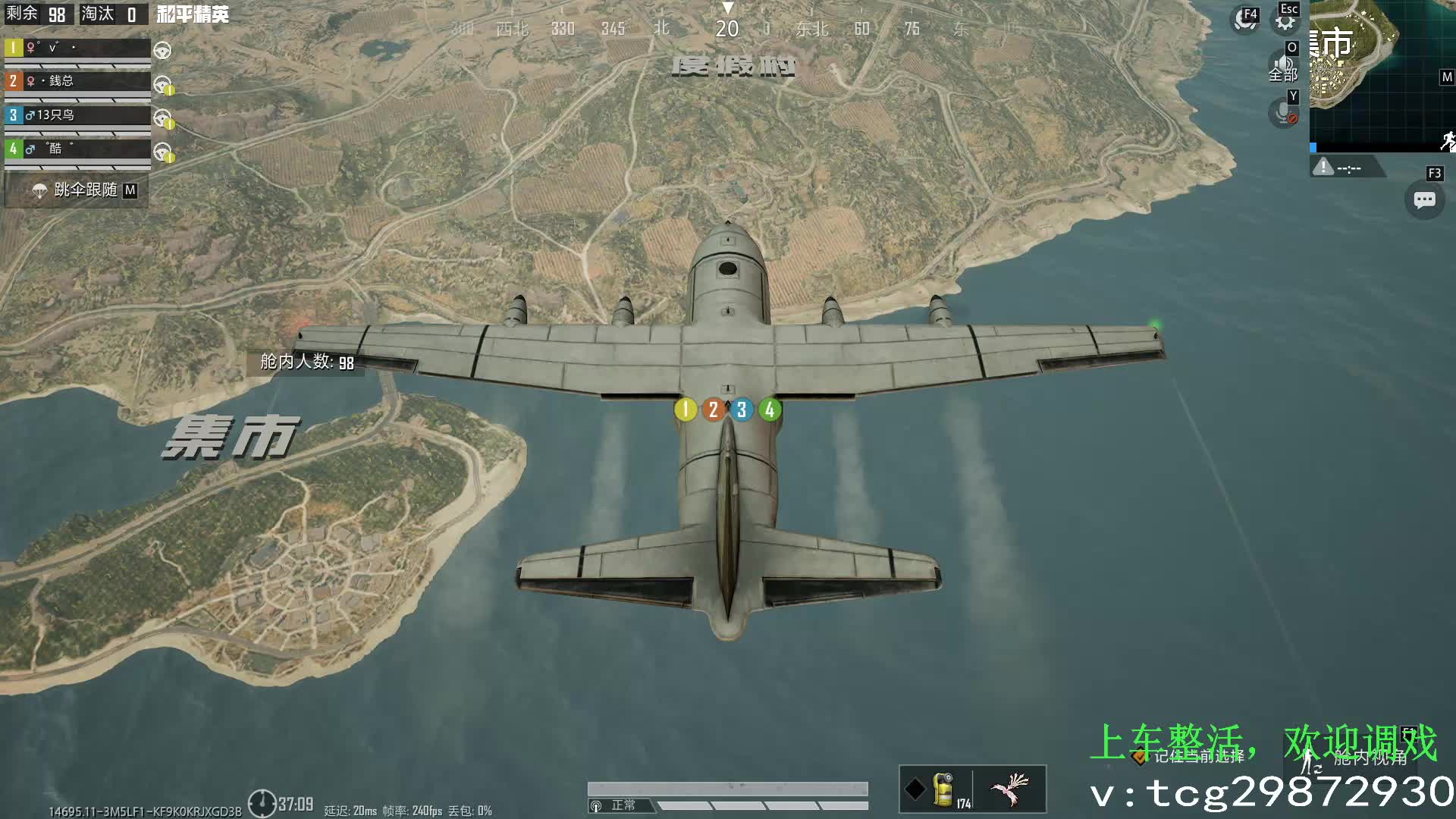Screen dimensions: 1456x819
Task: Switch to 舱内视角 cabin view
Action: [1357, 757]
